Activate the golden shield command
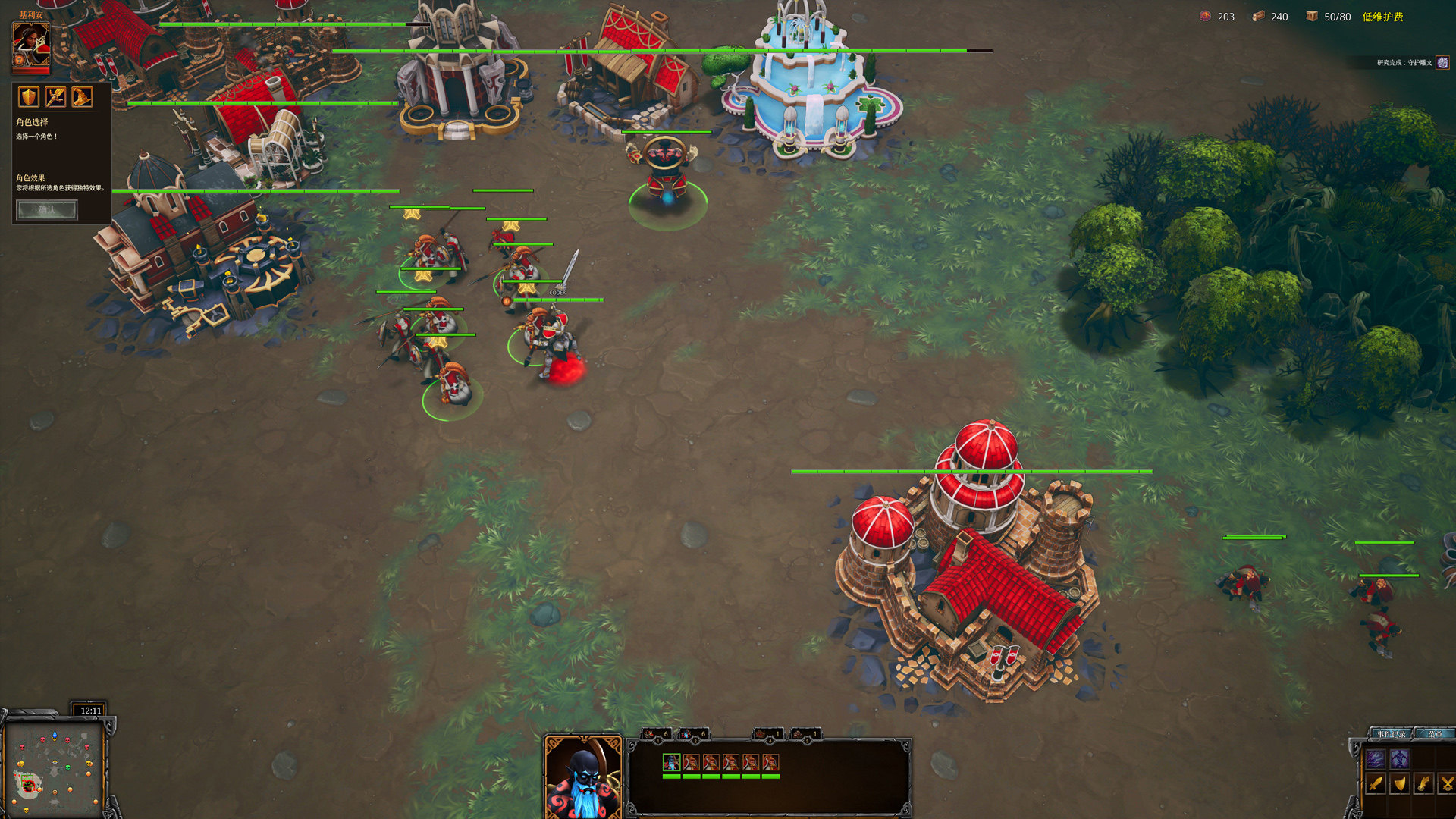Image resolution: width=1456 pixels, height=819 pixels. [1400, 783]
